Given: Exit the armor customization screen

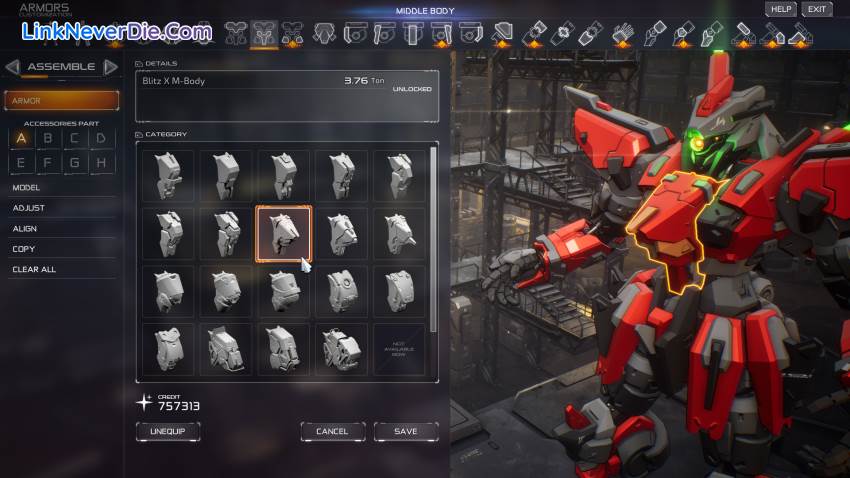Looking at the screenshot, I should click(817, 9).
